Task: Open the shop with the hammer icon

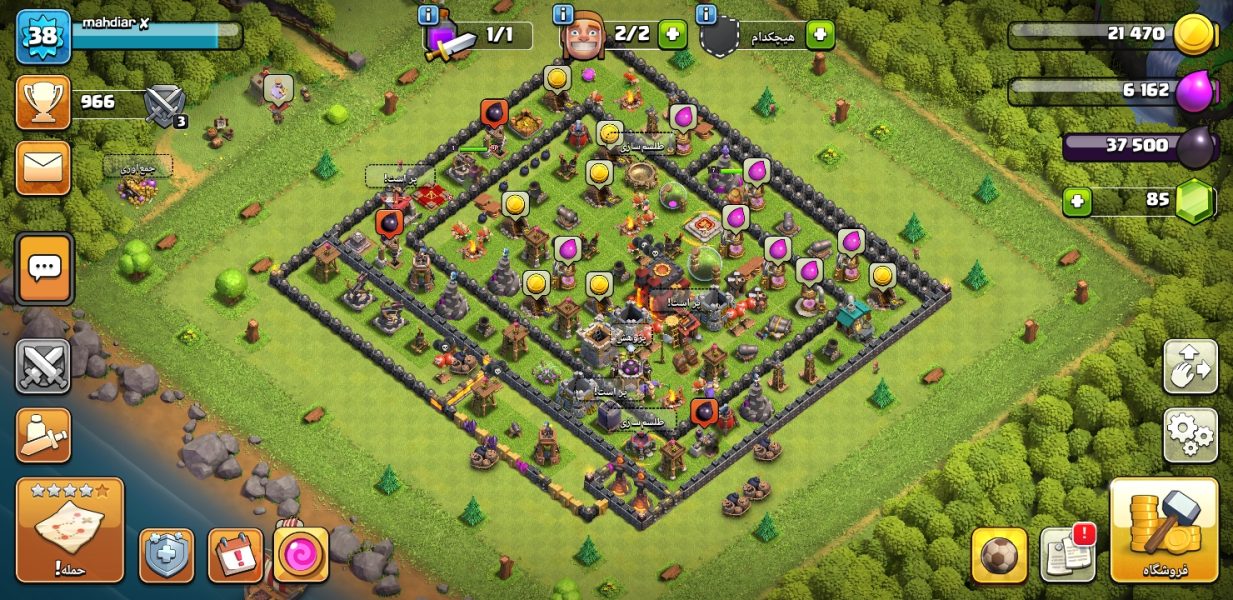Action: coord(1164,530)
